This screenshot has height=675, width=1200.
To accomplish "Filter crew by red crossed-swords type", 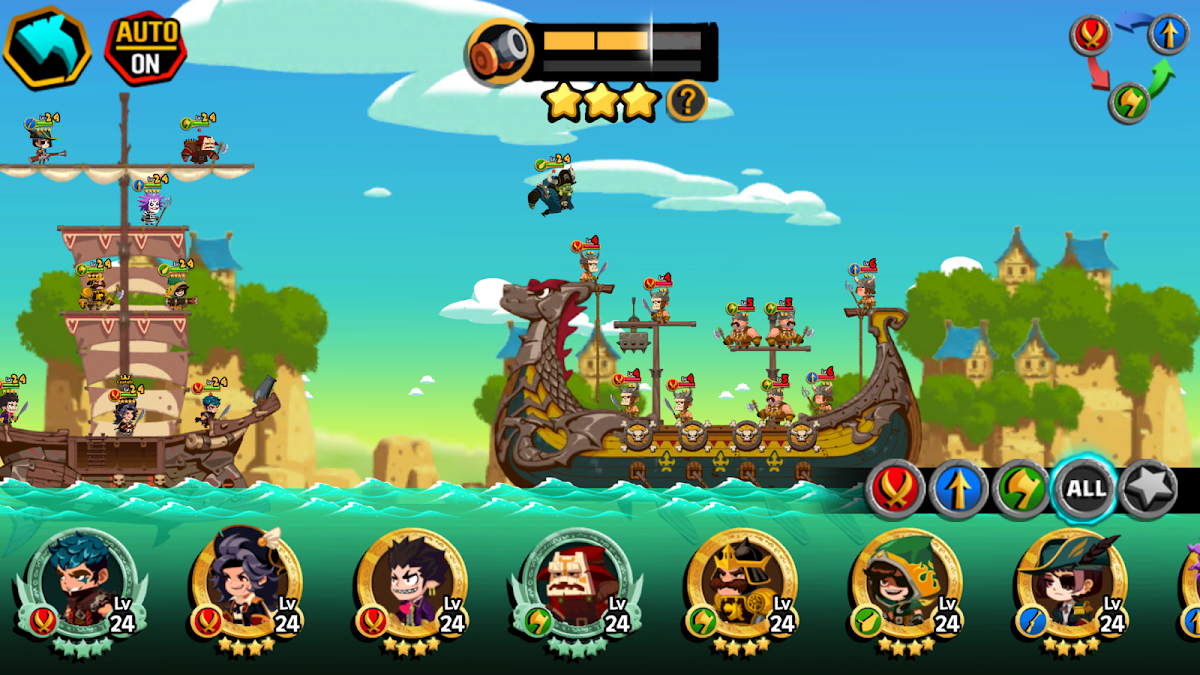I will (894, 488).
